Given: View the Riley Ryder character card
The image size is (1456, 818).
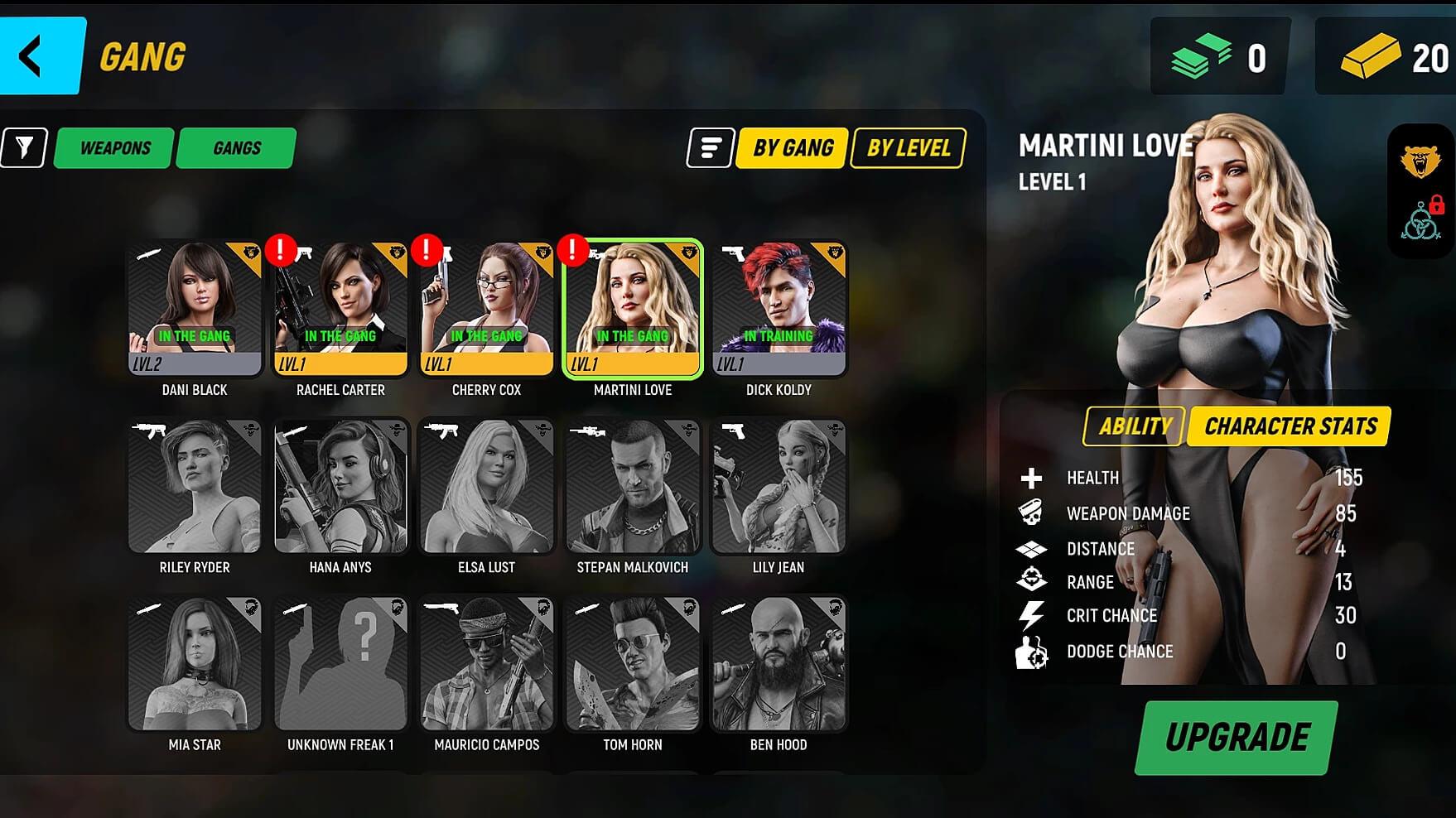Looking at the screenshot, I should (195, 487).
